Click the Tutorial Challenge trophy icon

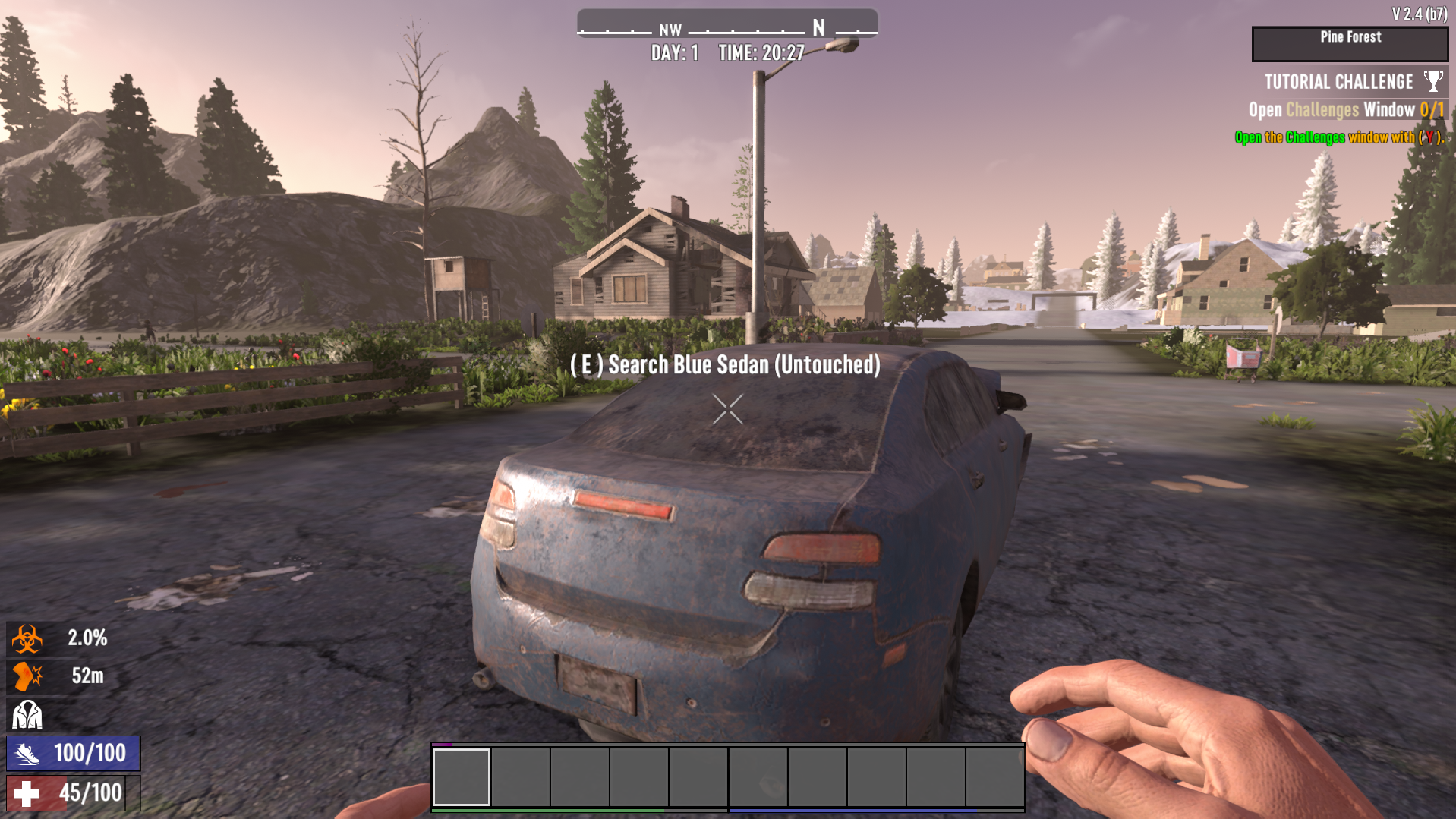1432,81
